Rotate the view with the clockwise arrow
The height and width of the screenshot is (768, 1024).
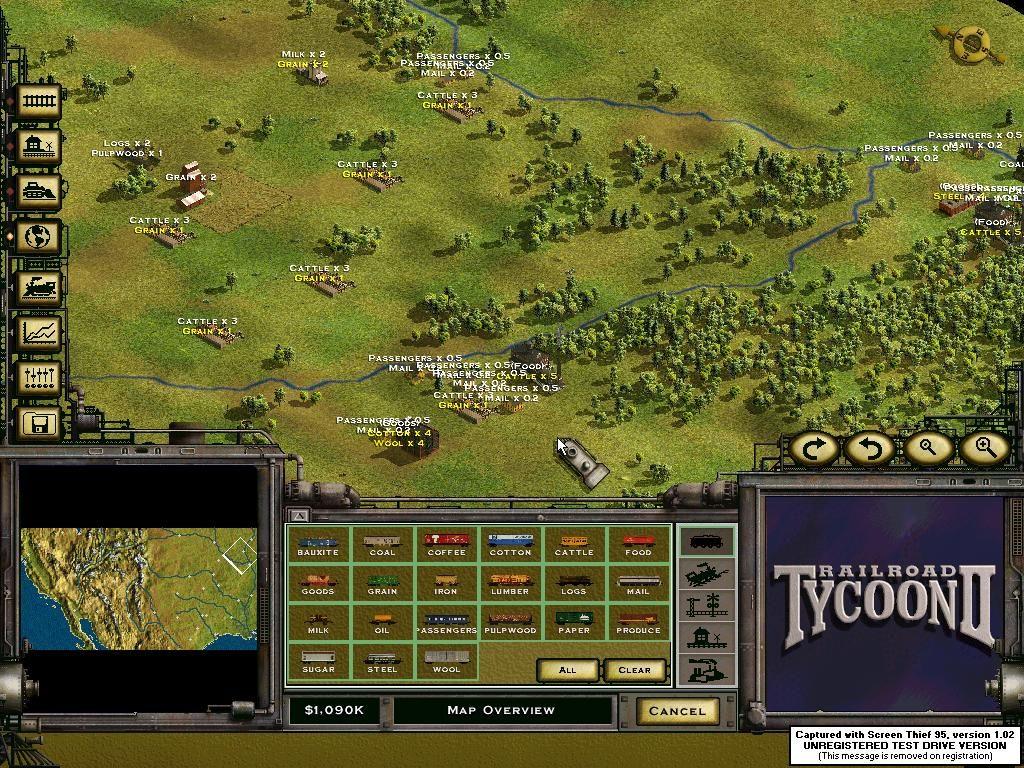[x=814, y=448]
